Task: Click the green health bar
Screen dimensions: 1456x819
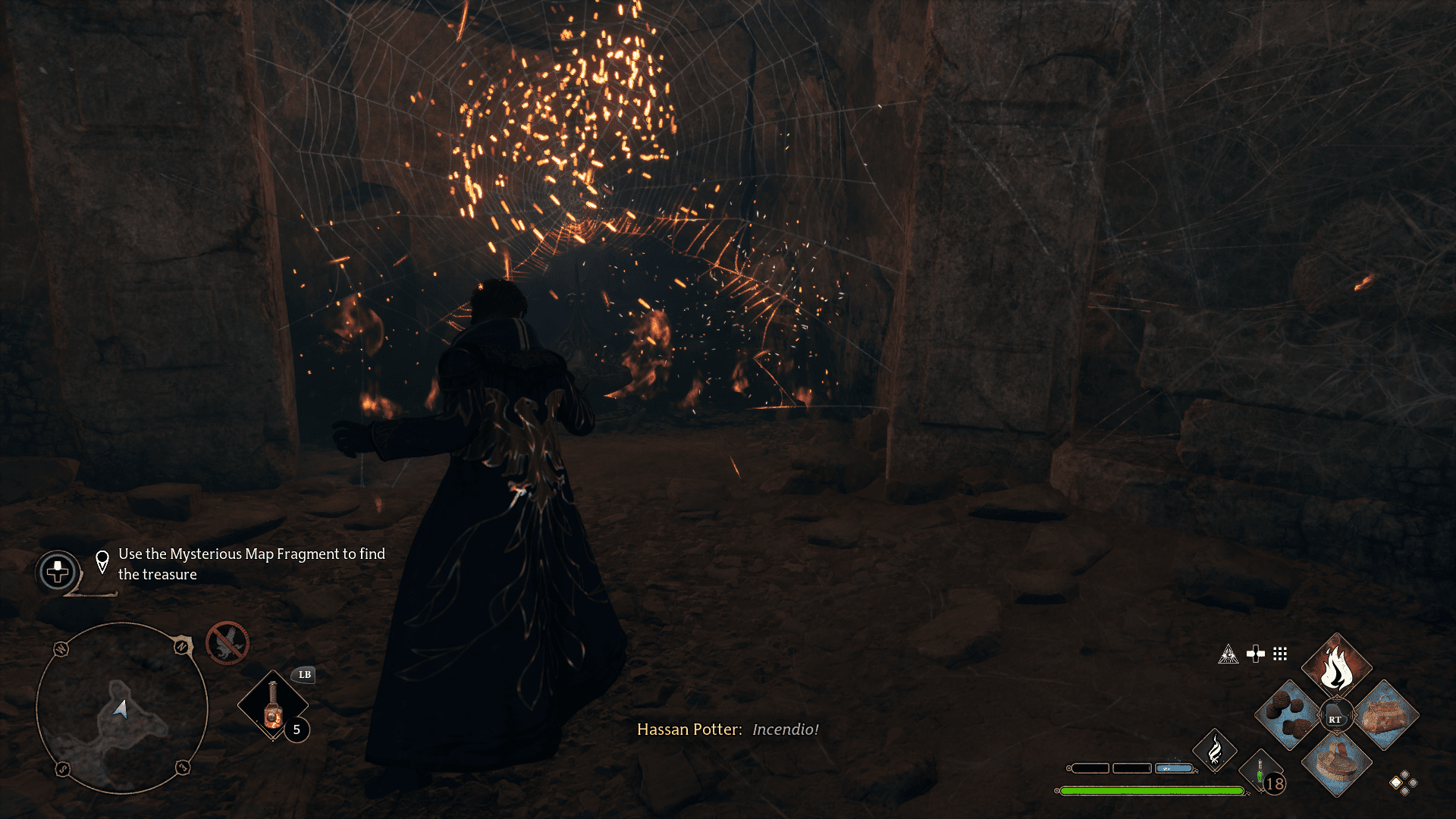Action: pyautogui.click(x=1153, y=791)
